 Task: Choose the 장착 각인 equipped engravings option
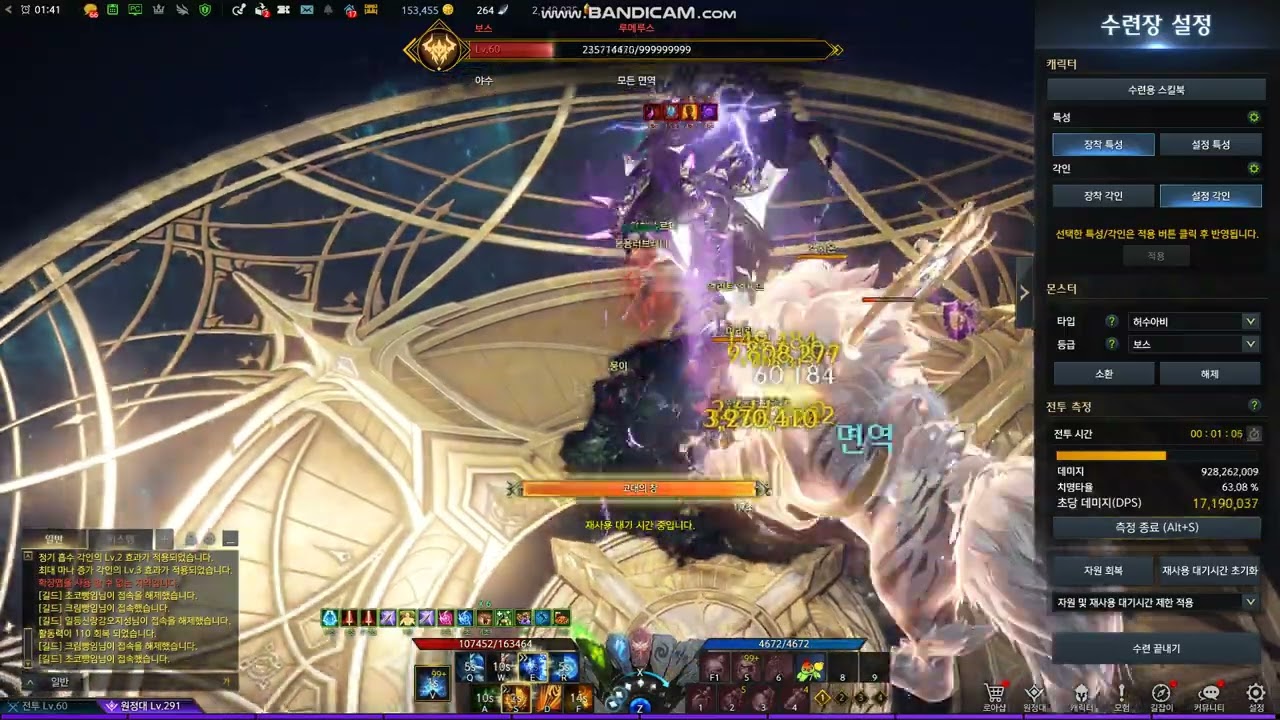coord(1103,196)
